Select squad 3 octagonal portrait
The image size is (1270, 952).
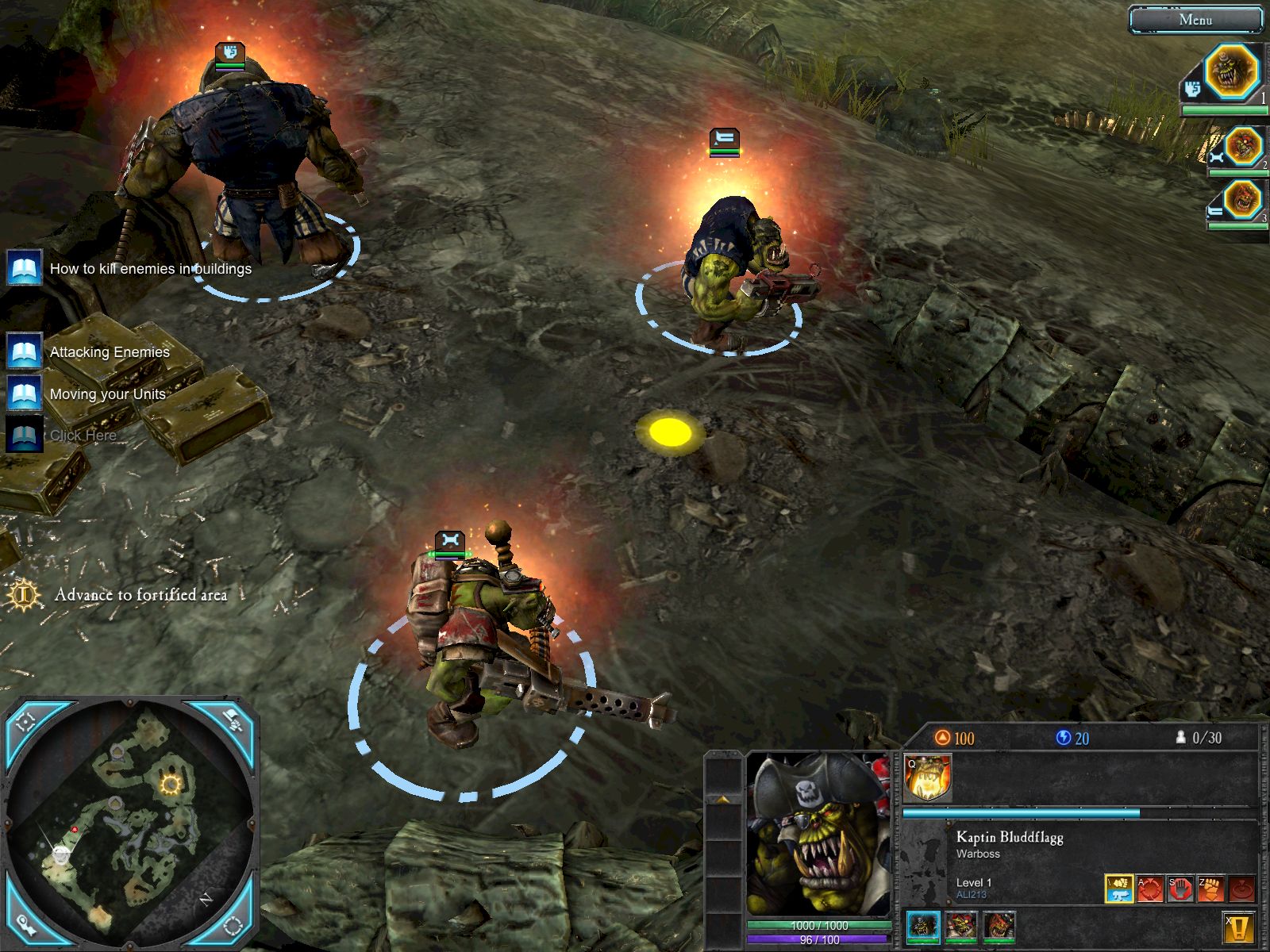pos(1243,199)
